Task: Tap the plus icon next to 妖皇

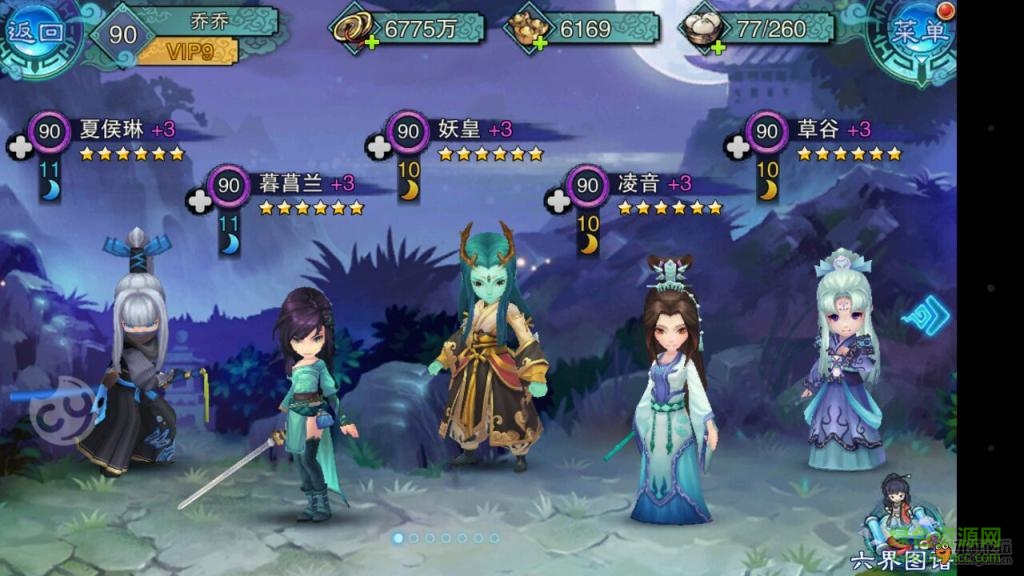Action: coord(378,147)
